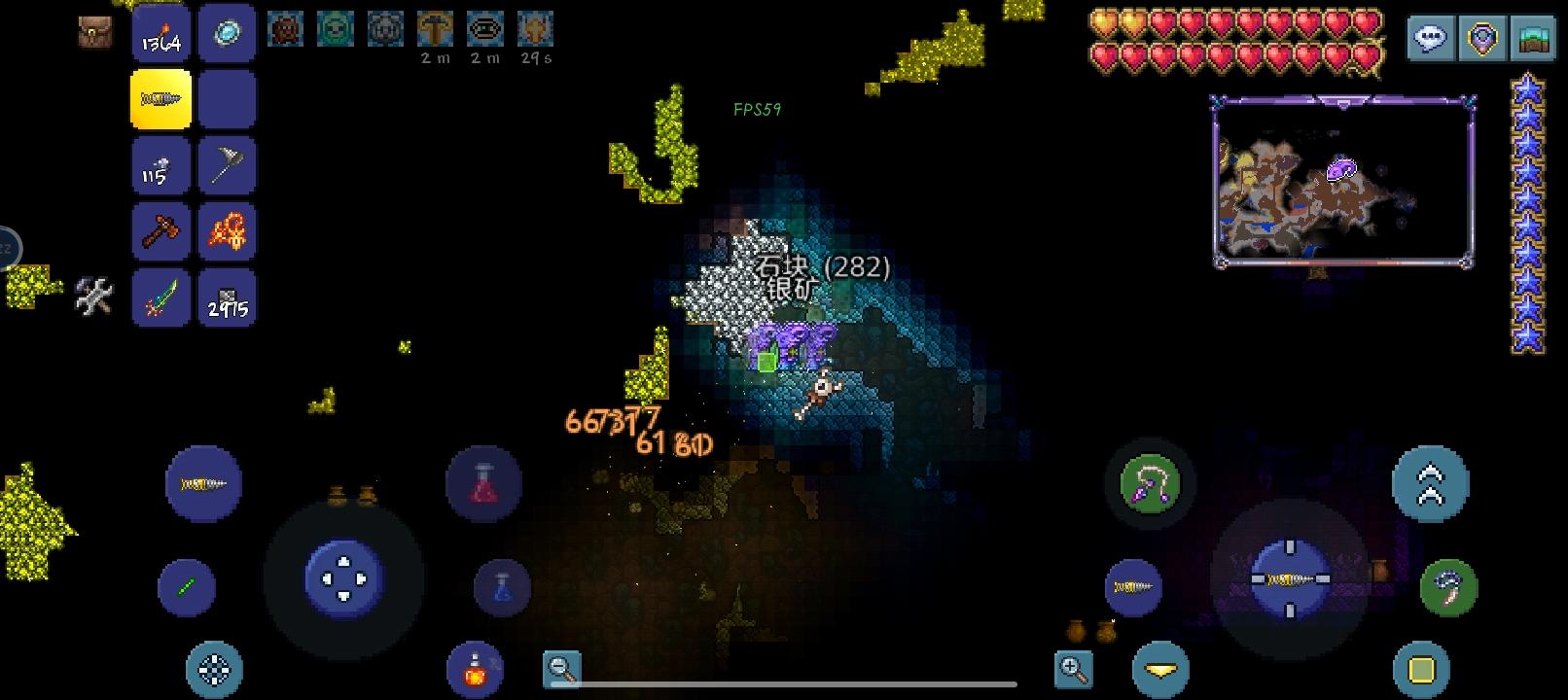Open the inventory backpack icon
This screenshot has width=1568, height=700.
coord(94,32)
